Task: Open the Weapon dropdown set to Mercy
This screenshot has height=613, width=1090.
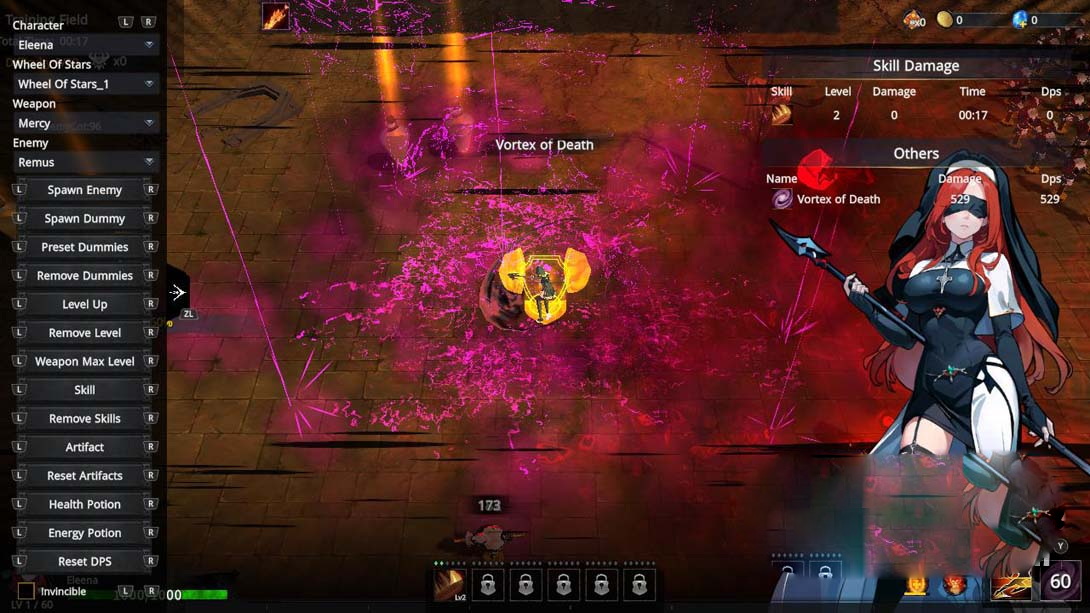Action: click(84, 123)
